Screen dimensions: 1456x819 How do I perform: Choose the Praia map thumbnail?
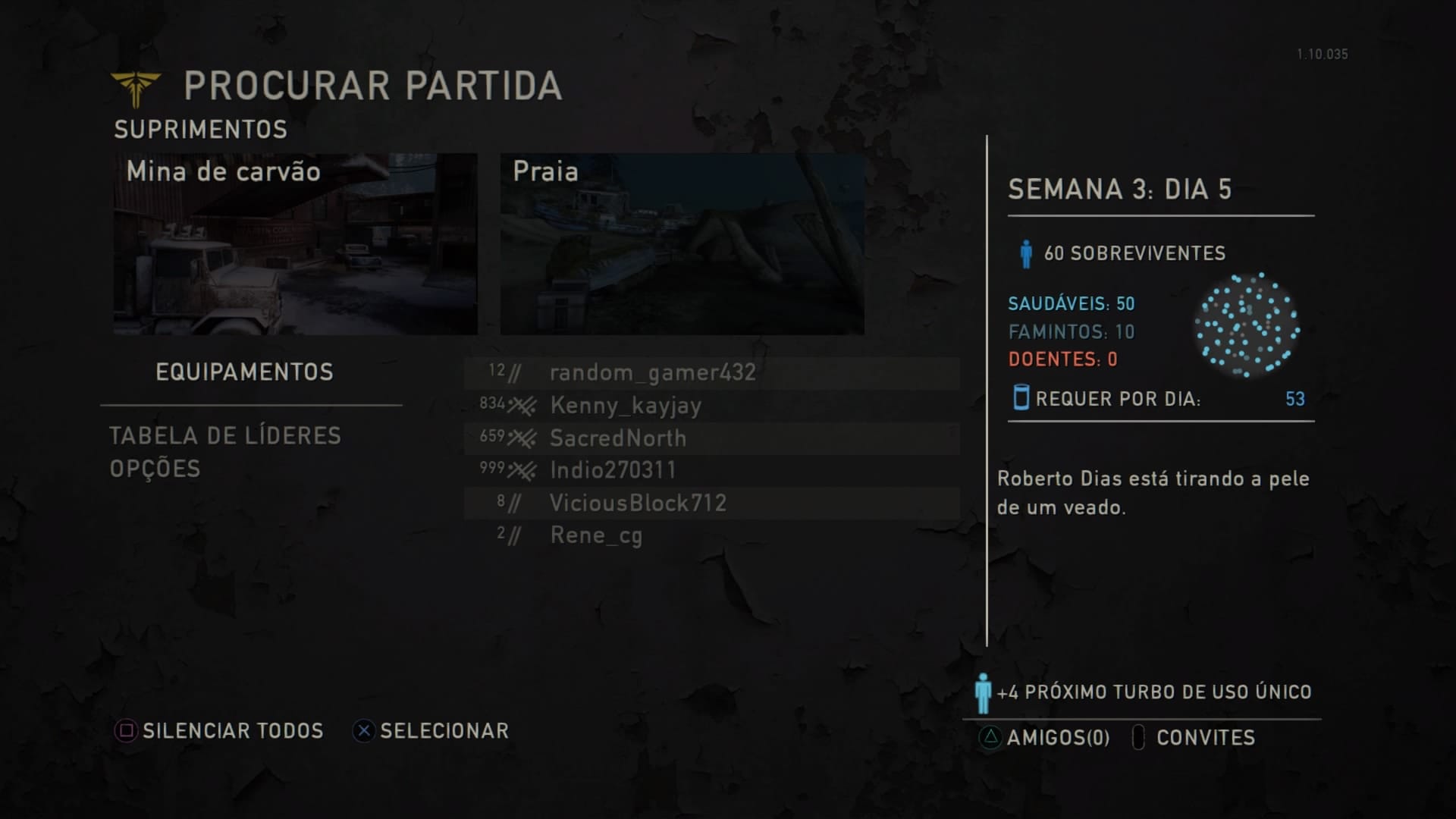(682, 244)
